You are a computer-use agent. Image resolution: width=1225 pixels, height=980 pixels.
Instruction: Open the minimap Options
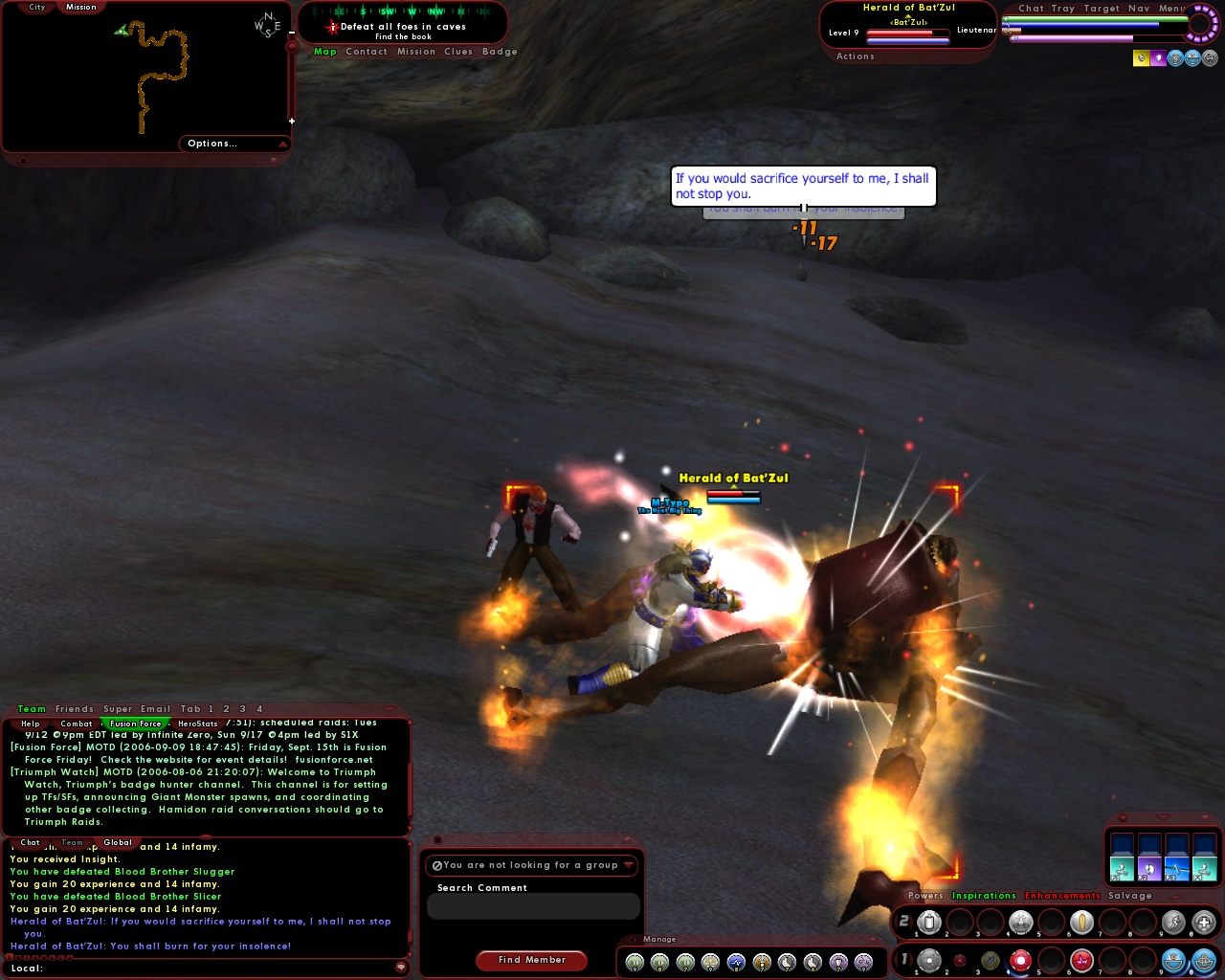[212, 144]
